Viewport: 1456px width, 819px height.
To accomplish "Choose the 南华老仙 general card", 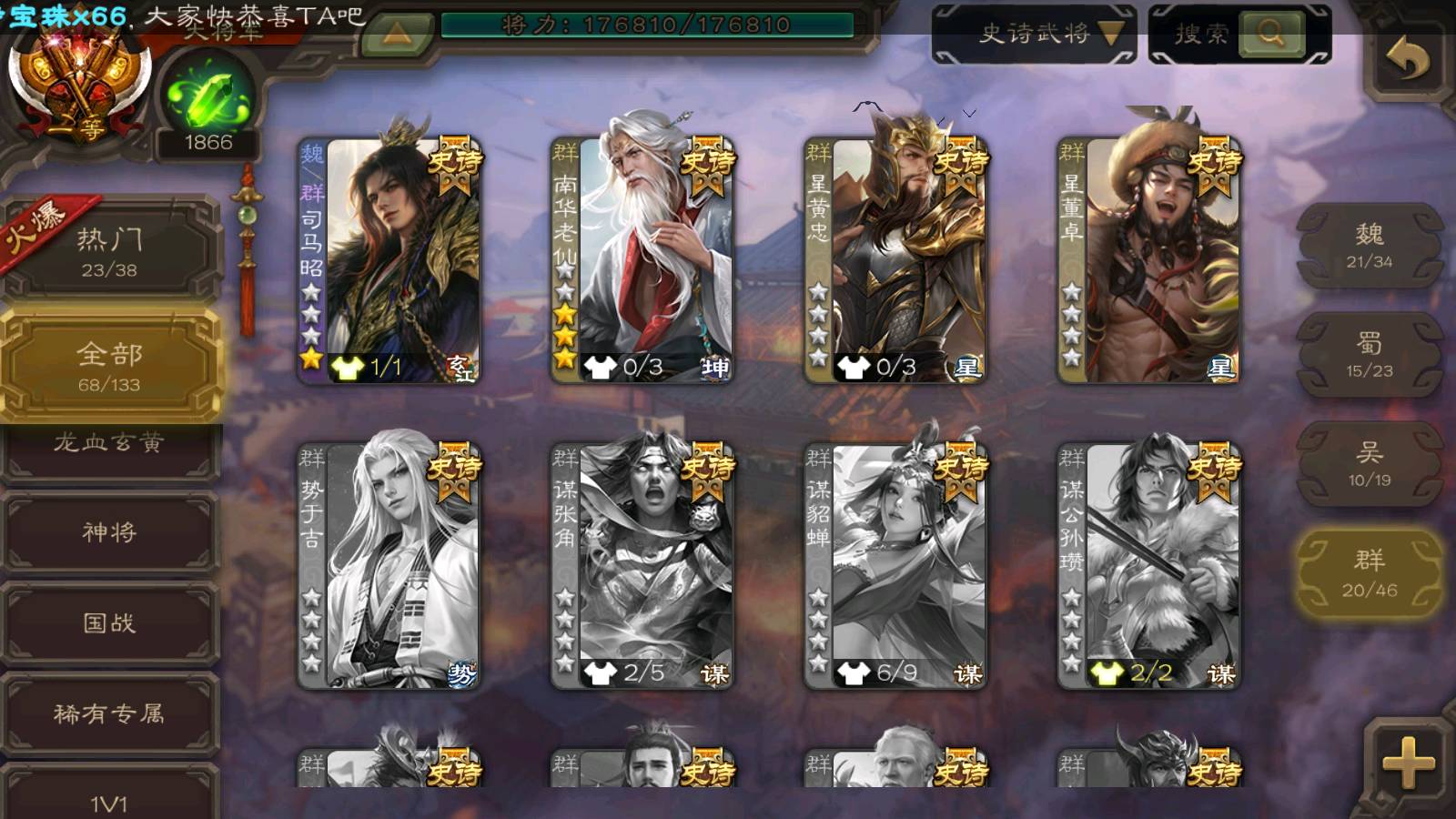I will 642,259.
